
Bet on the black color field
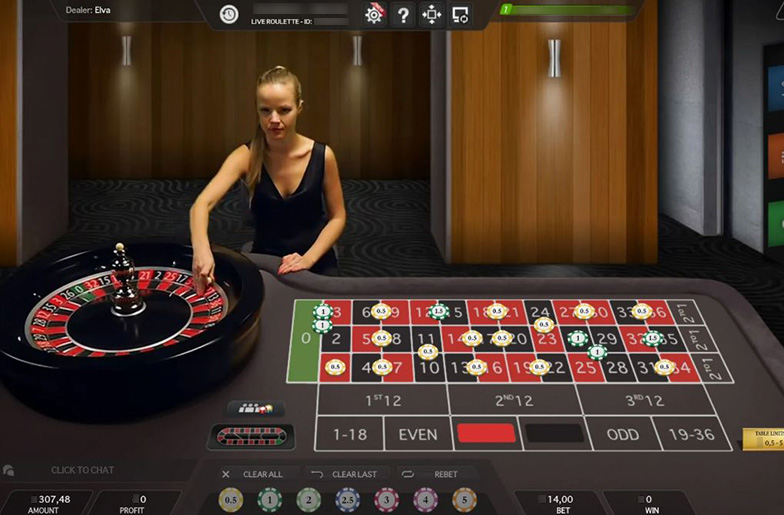coord(554,433)
